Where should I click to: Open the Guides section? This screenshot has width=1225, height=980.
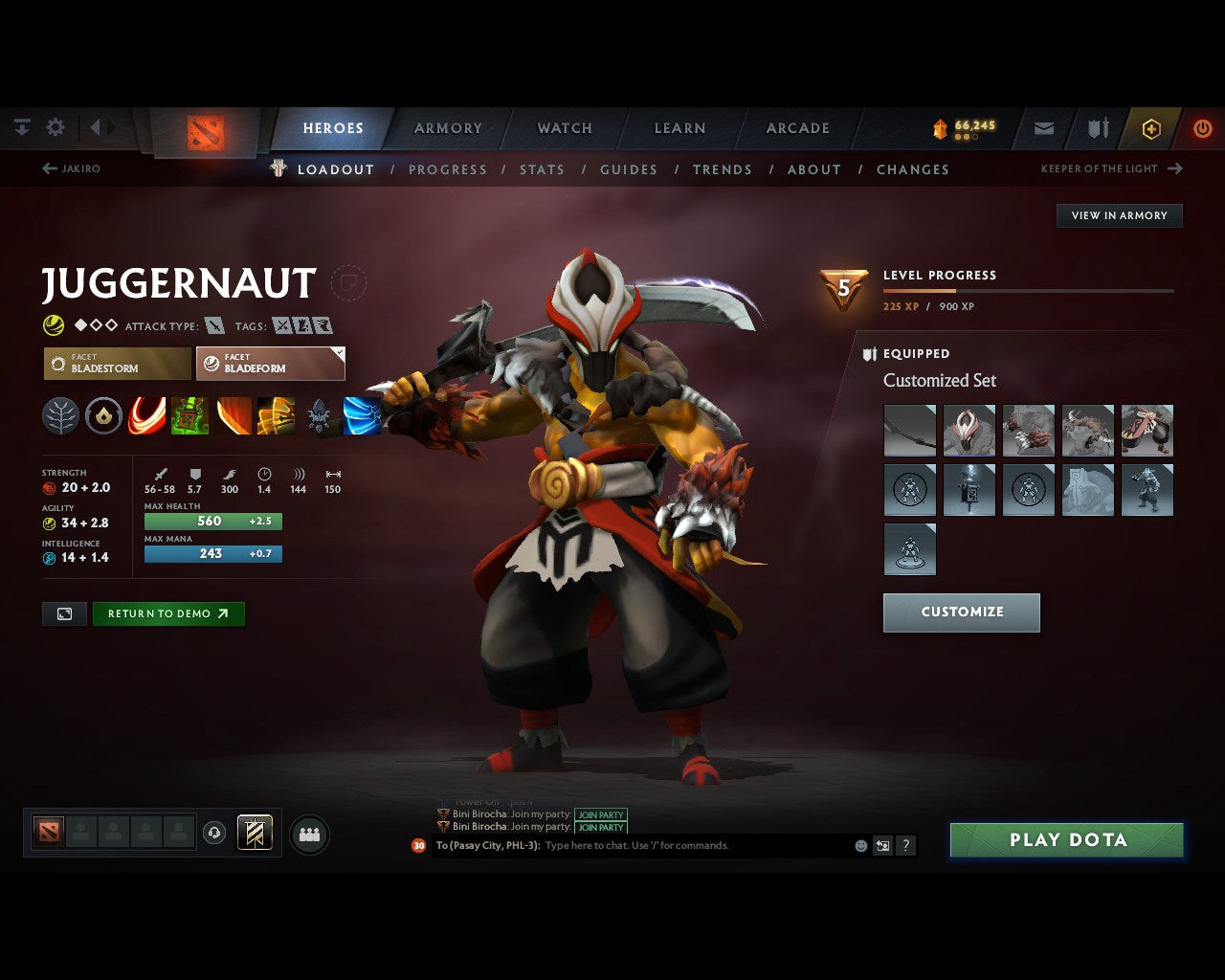[x=628, y=169]
